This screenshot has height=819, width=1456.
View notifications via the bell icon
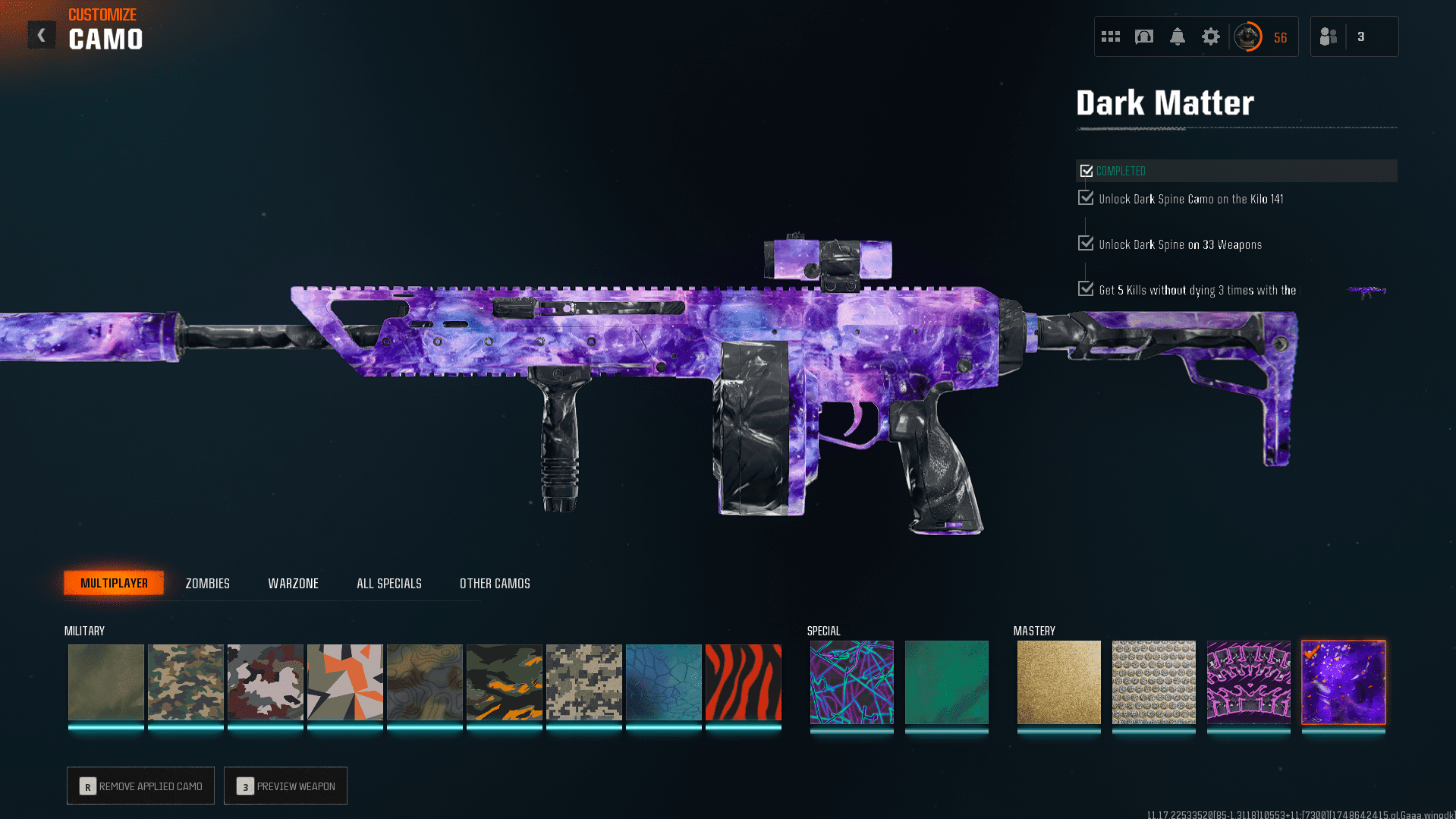pos(1177,36)
